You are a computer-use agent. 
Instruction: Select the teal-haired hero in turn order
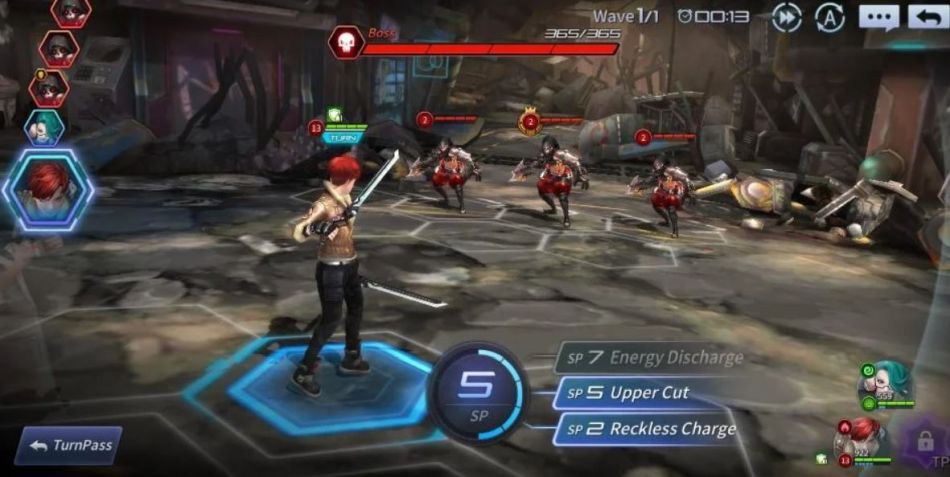coord(44,126)
